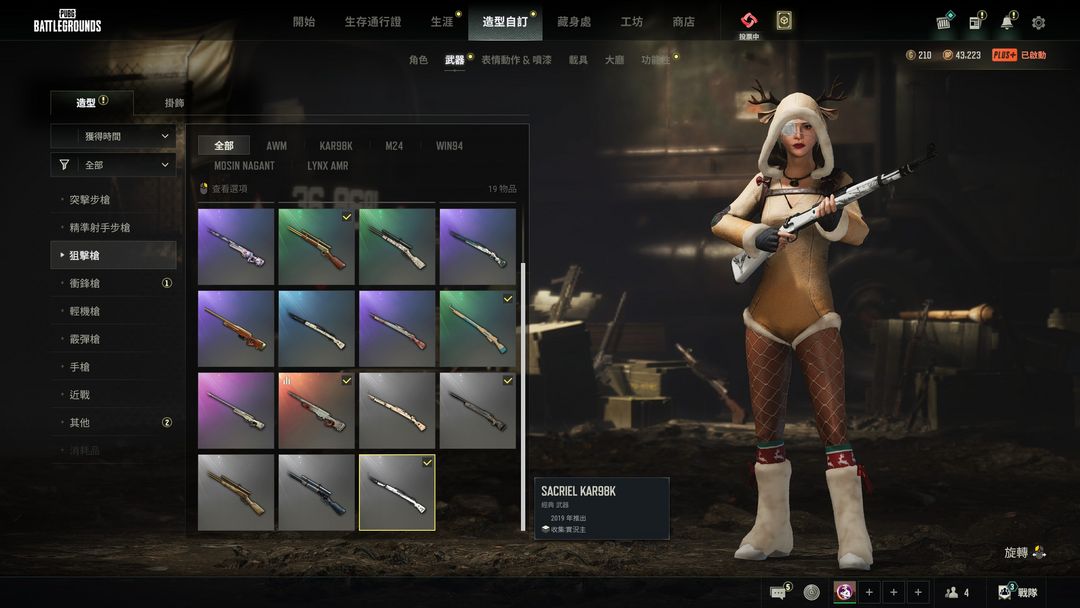Image resolution: width=1080 pixels, height=608 pixels.
Task: Filter skins by AWM
Action: click(x=276, y=146)
